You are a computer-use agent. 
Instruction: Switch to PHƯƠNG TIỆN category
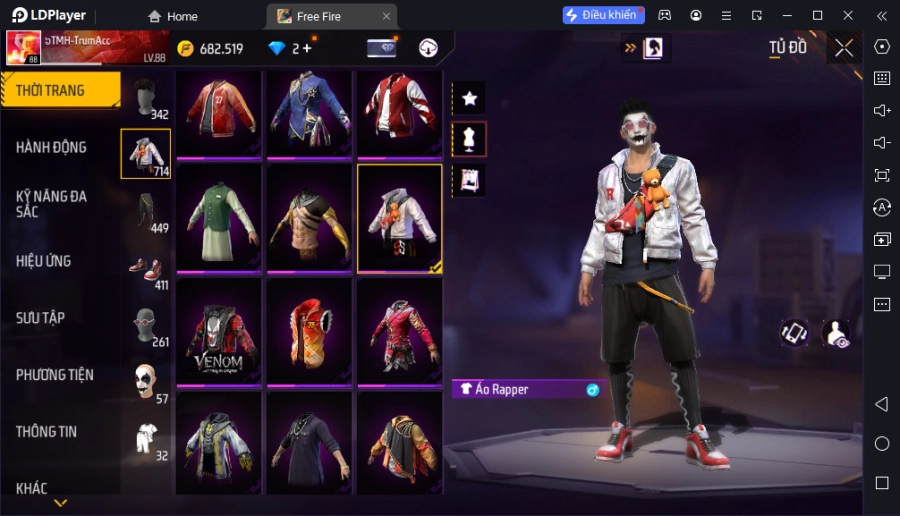coord(55,375)
